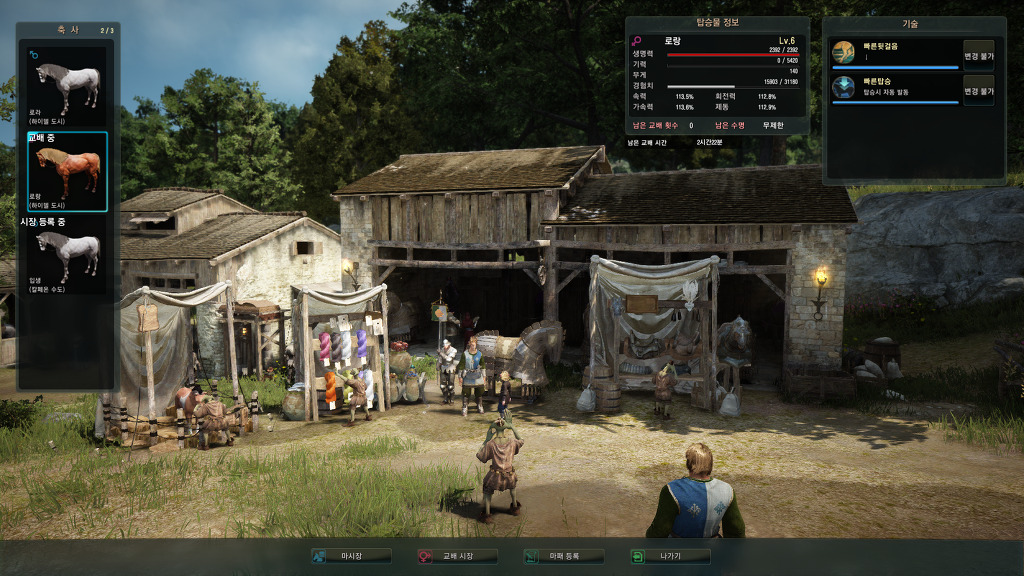Screen dimensions: 1024x576
Task: Click the 빠른뒷걸음 skill icon
Action: [844, 52]
